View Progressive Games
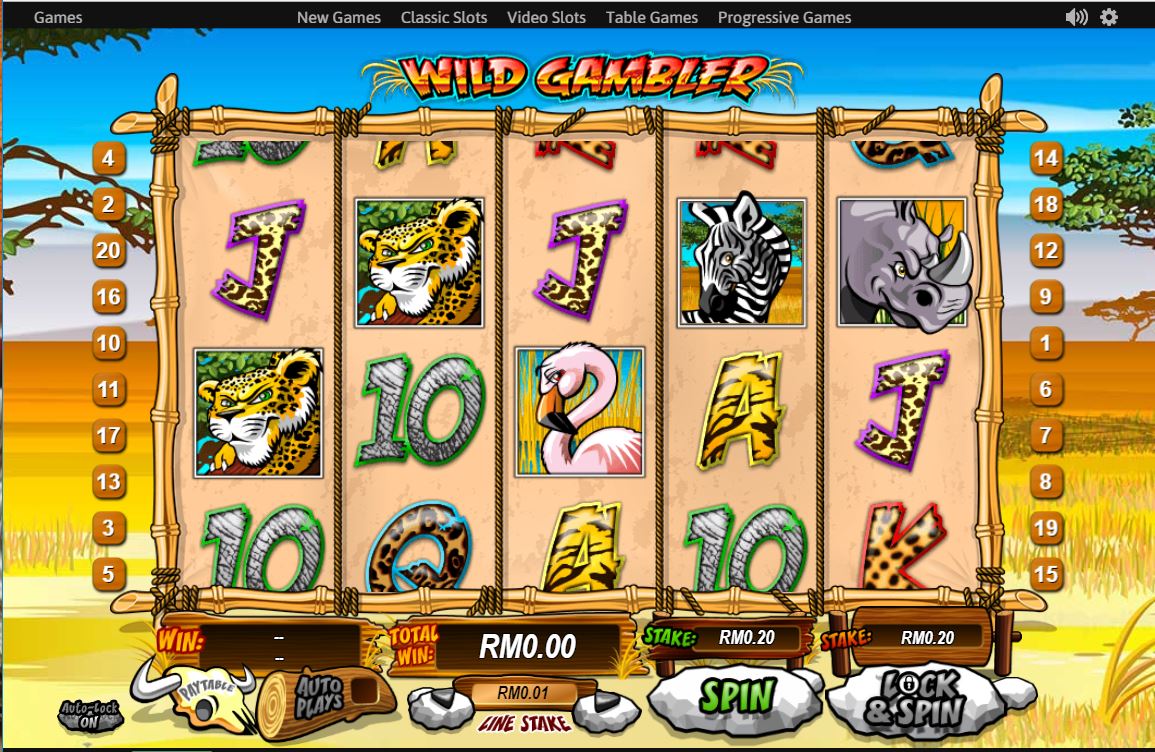 tap(784, 17)
